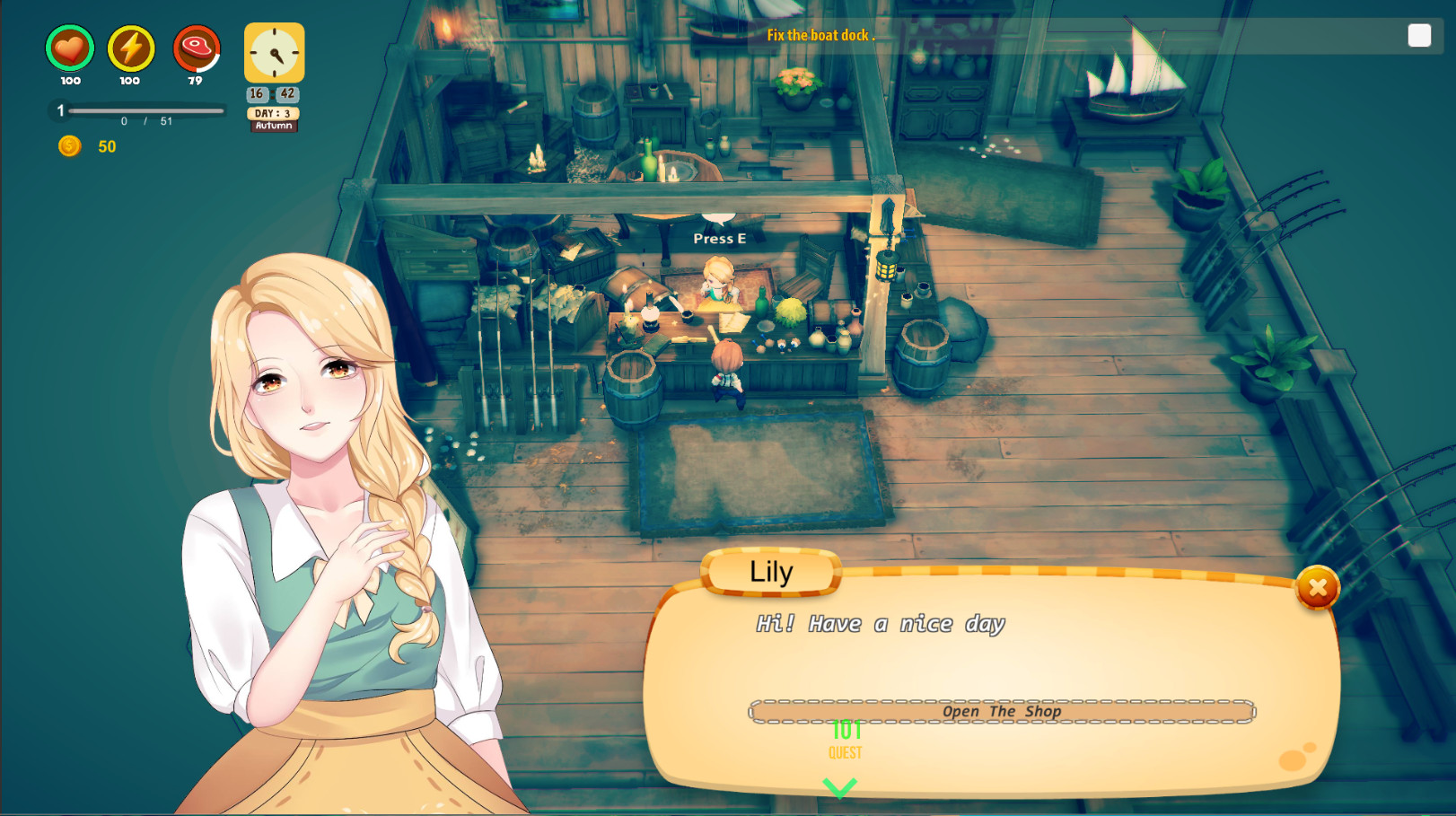Click the level 1 experience slider
The height and width of the screenshot is (816, 1456).
click(139, 111)
